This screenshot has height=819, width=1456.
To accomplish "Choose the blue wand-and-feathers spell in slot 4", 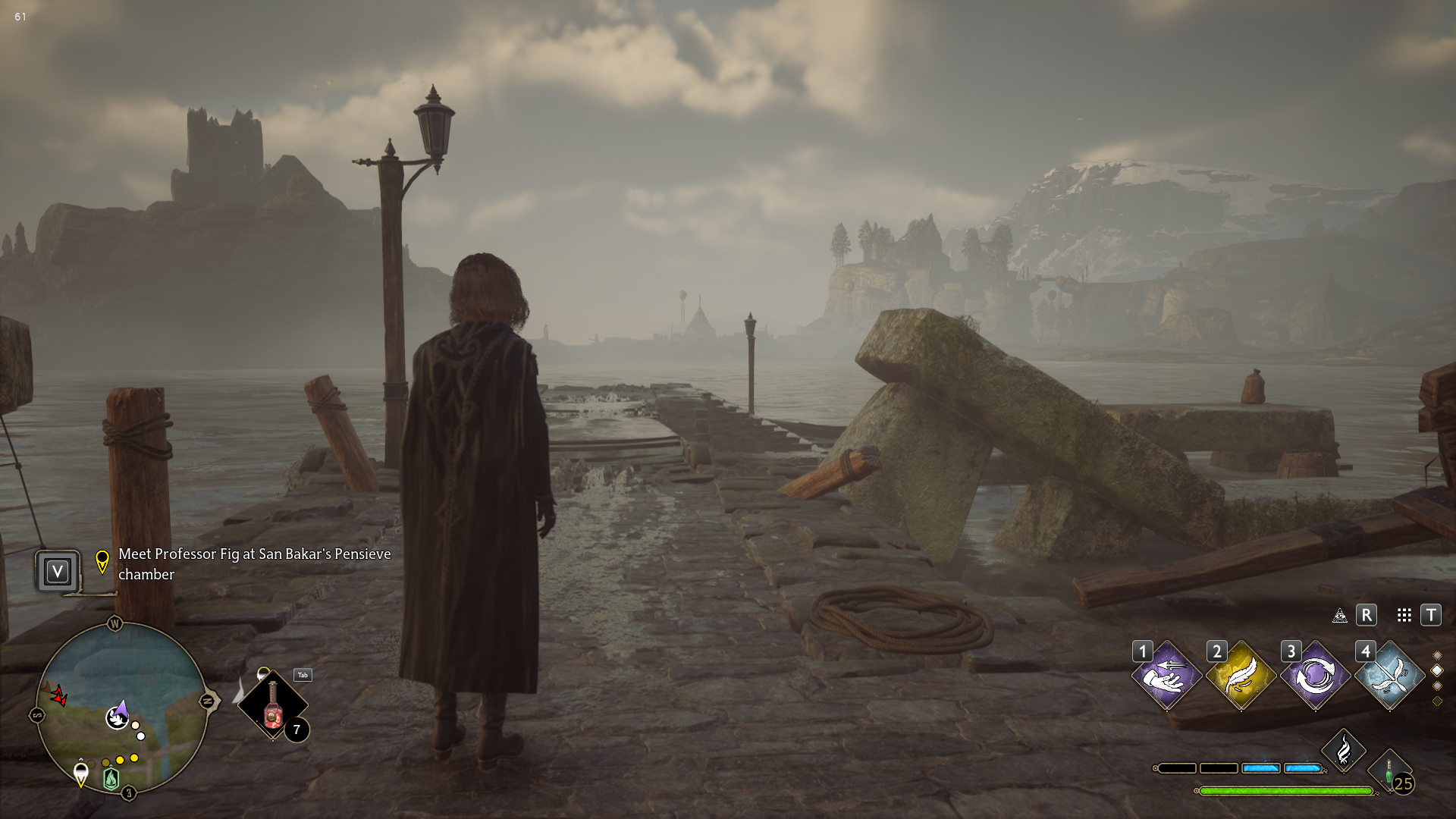I will 1389,675.
